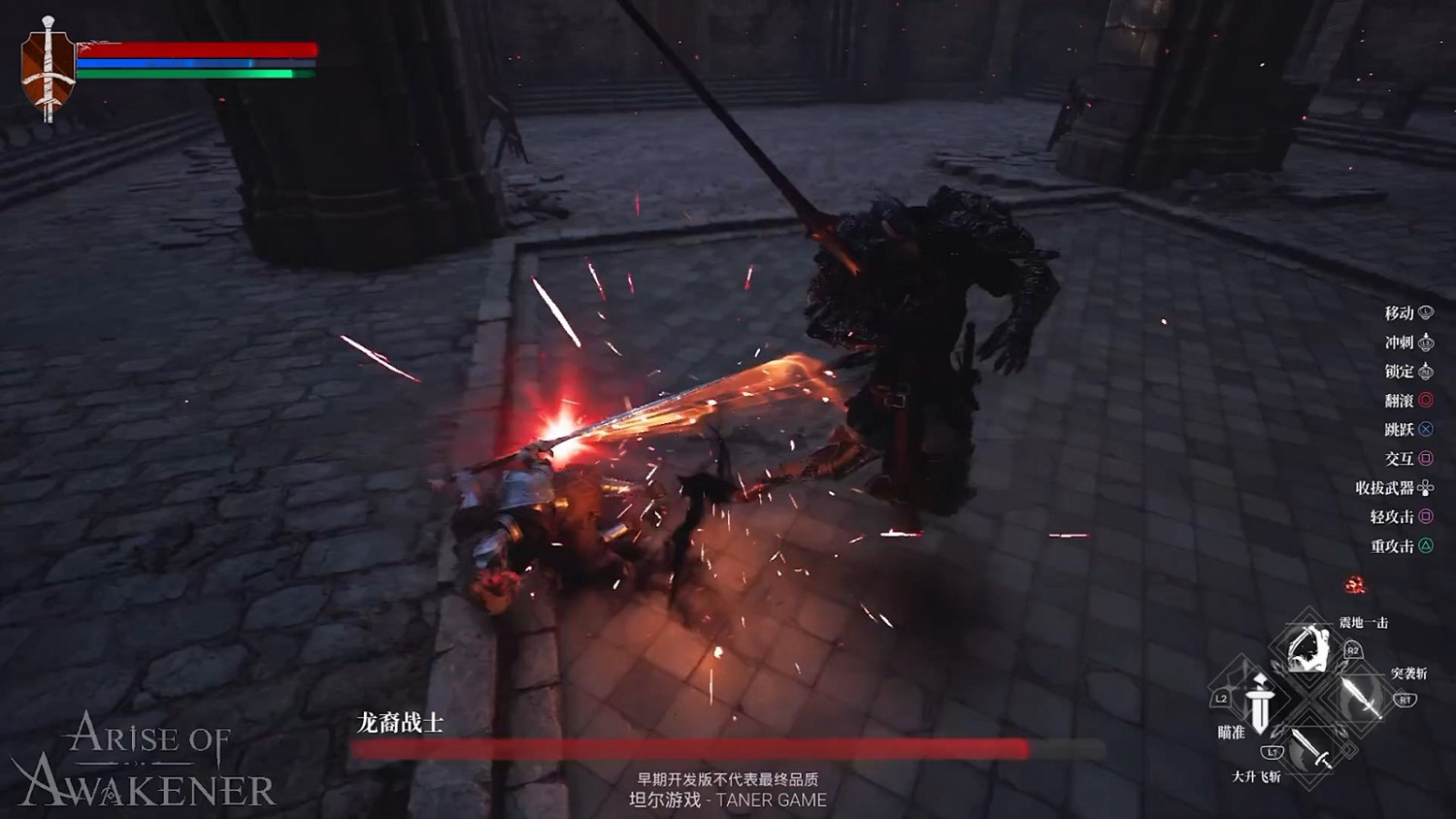This screenshot has width=1456, height=819.
Task: Toggle 收拔武器 weapon sheathe d-pad icon
Action: (x=1425, y=488)
